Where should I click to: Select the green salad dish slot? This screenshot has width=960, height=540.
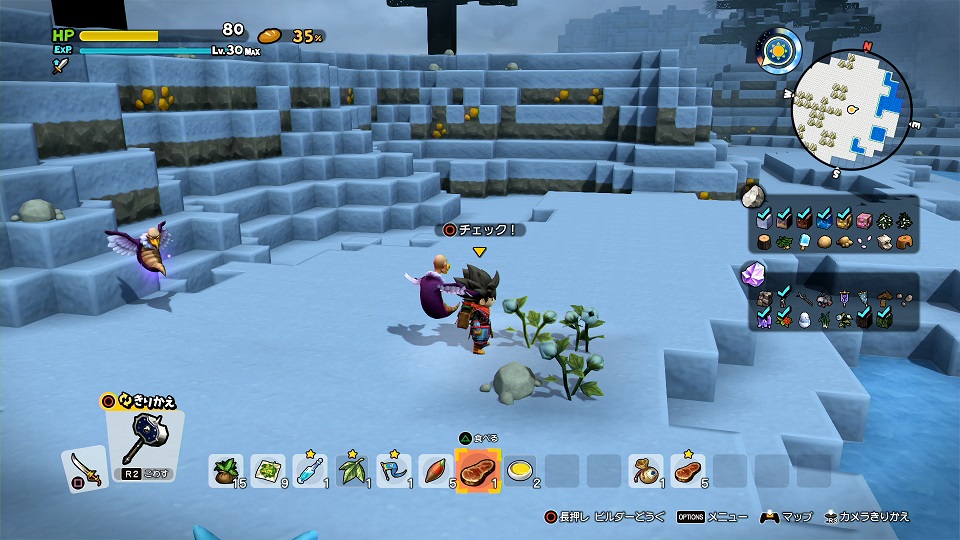tap(268, 470)
